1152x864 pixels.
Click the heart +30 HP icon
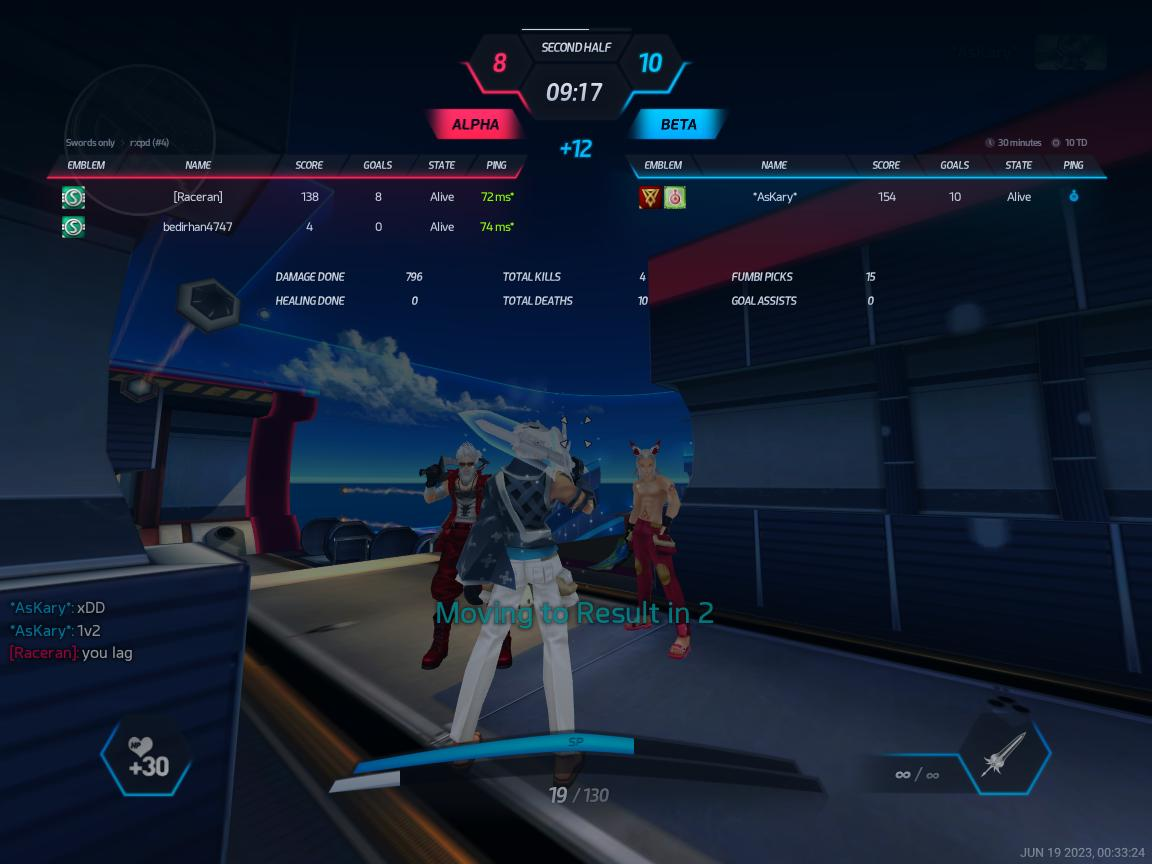[x=147, y=758]
